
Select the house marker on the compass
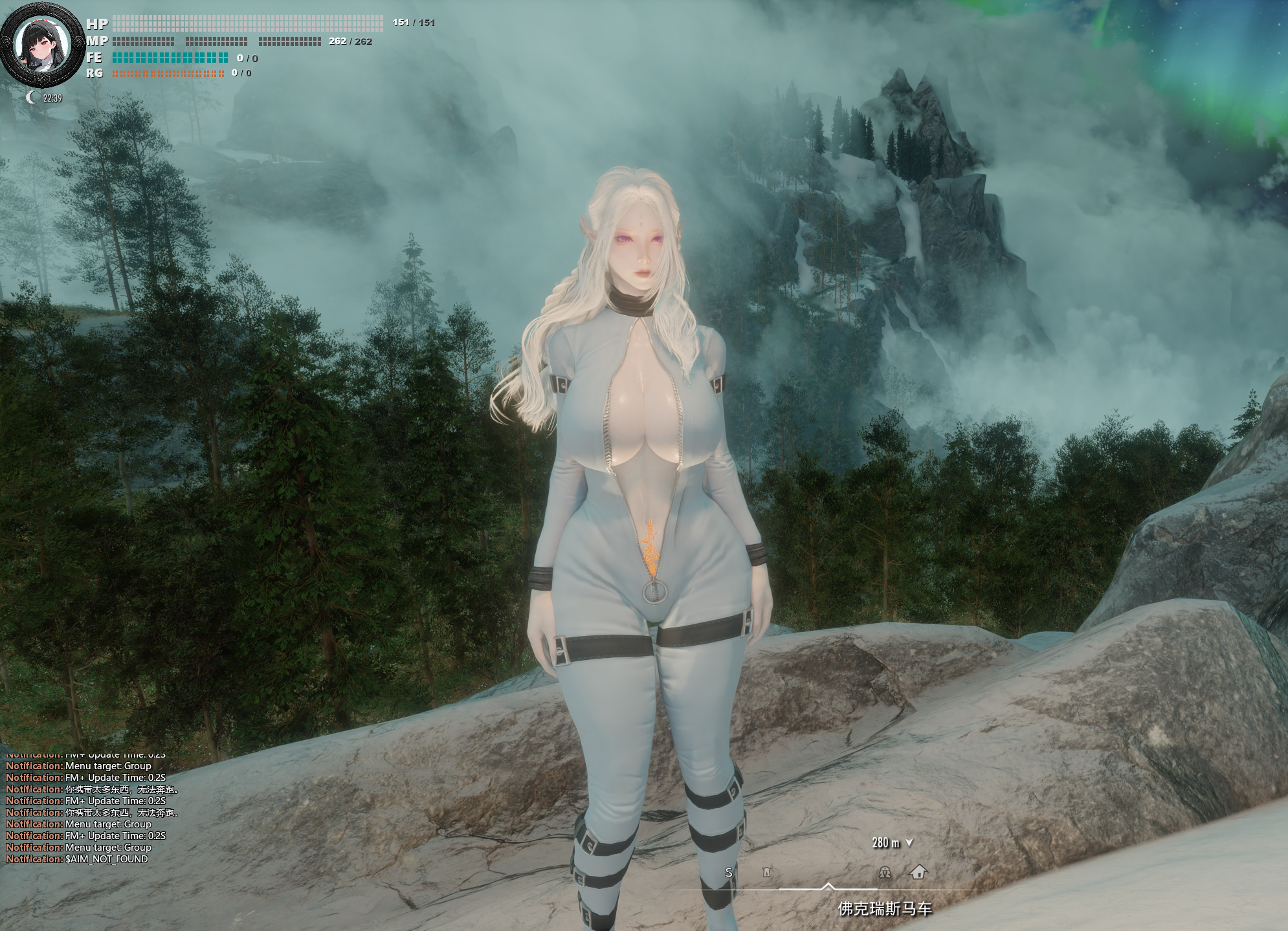tap(918, 872)
